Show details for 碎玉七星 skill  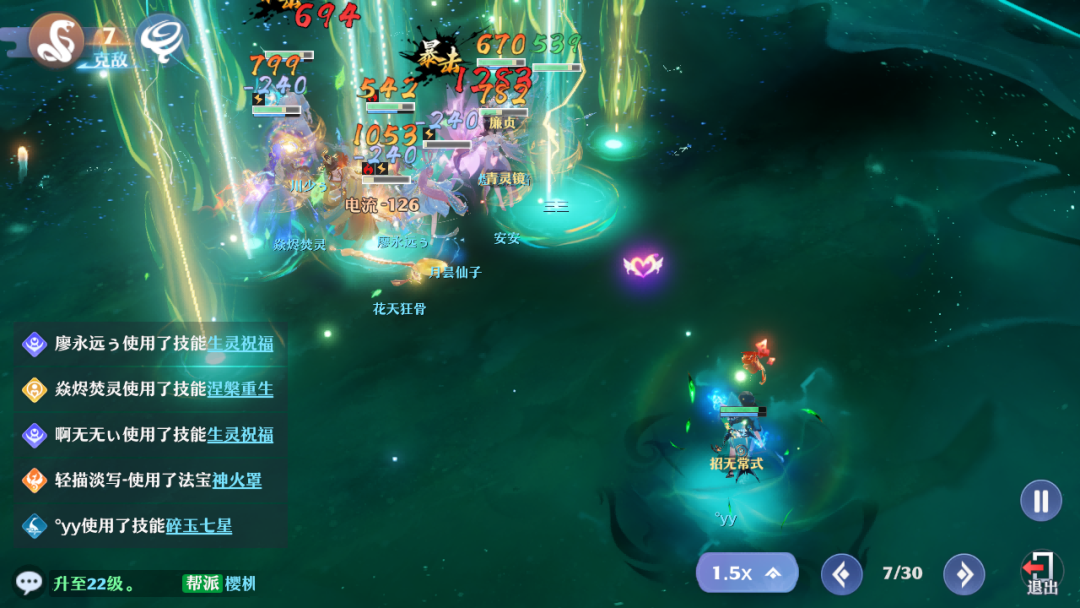pyautogui.click(x=199, y=525)
